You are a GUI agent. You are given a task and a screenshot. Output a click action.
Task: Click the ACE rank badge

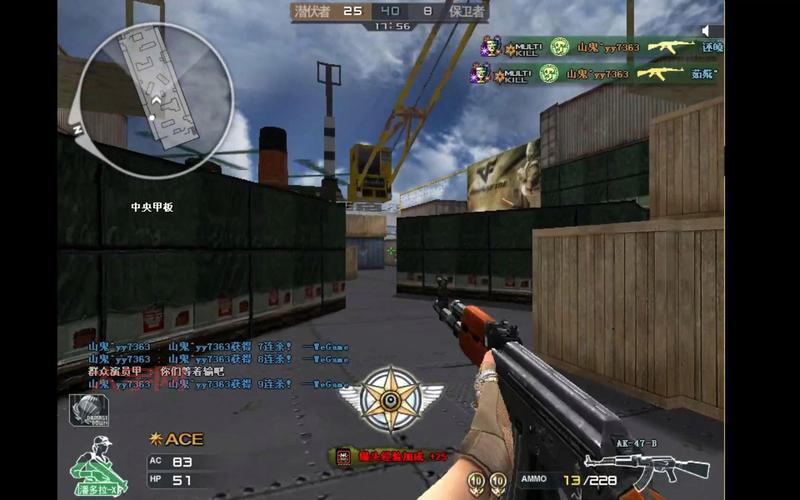click(x=175, y=439)
